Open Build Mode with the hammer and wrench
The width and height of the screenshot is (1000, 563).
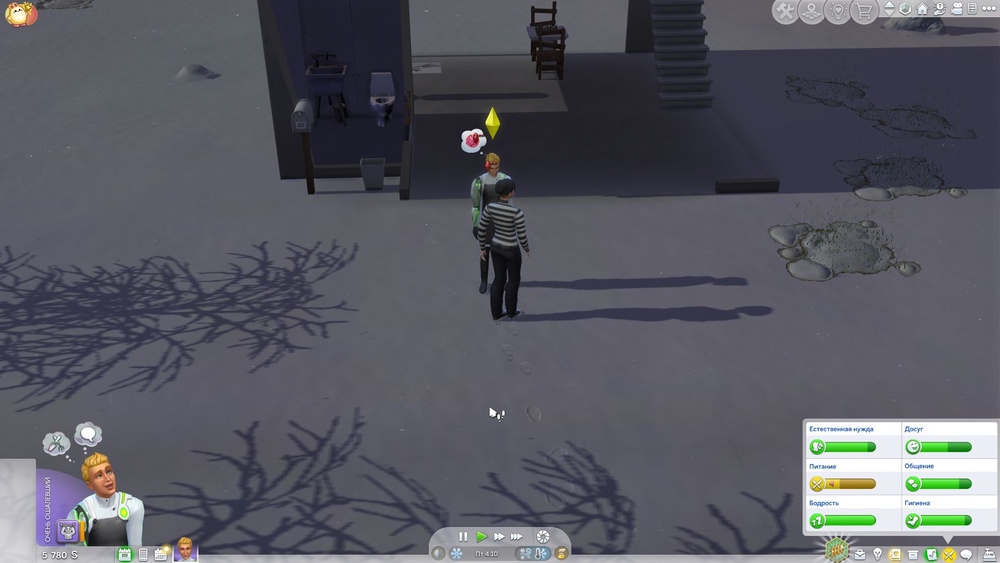(786, 11)
